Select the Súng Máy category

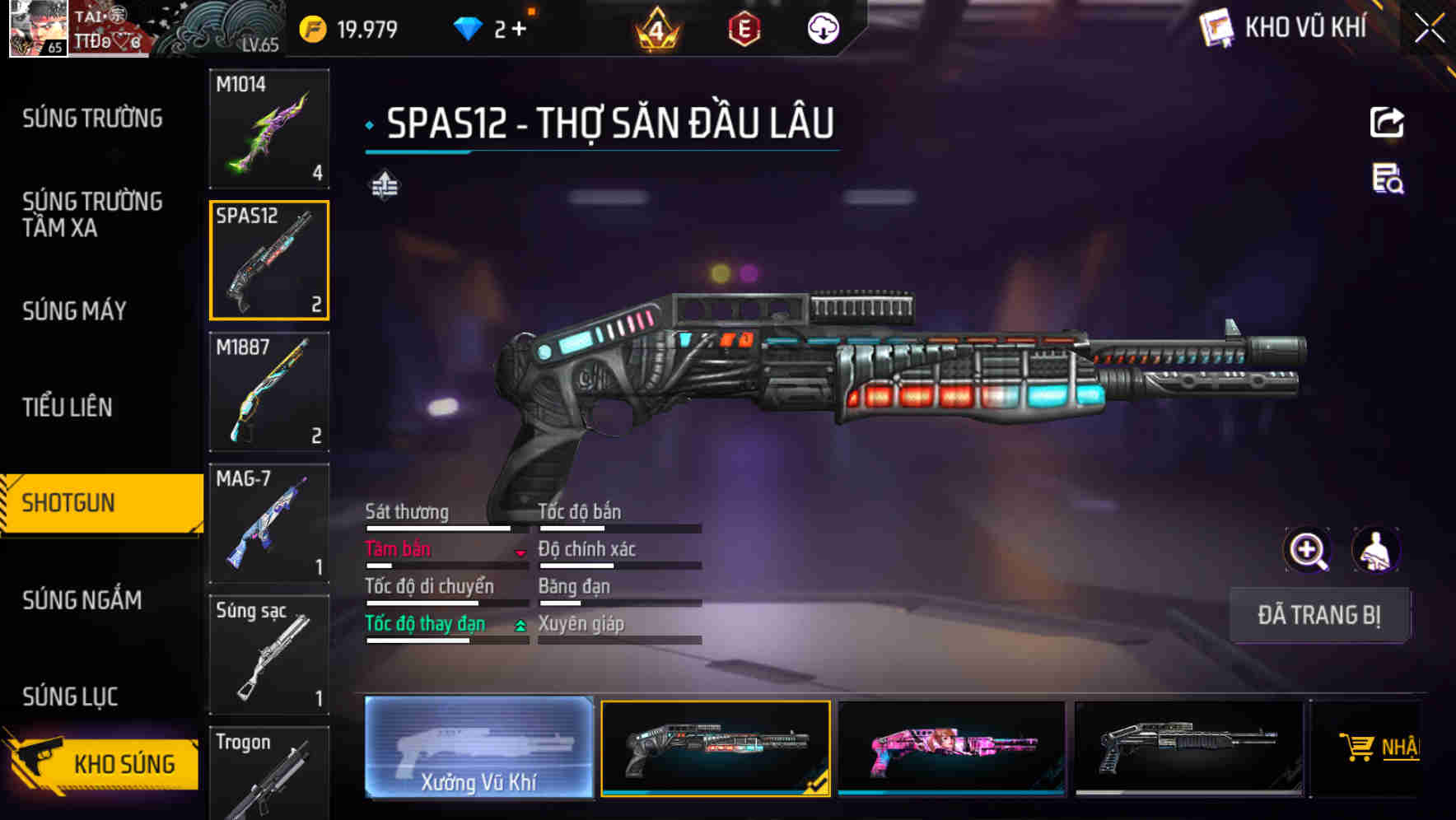tap(74, 311)
